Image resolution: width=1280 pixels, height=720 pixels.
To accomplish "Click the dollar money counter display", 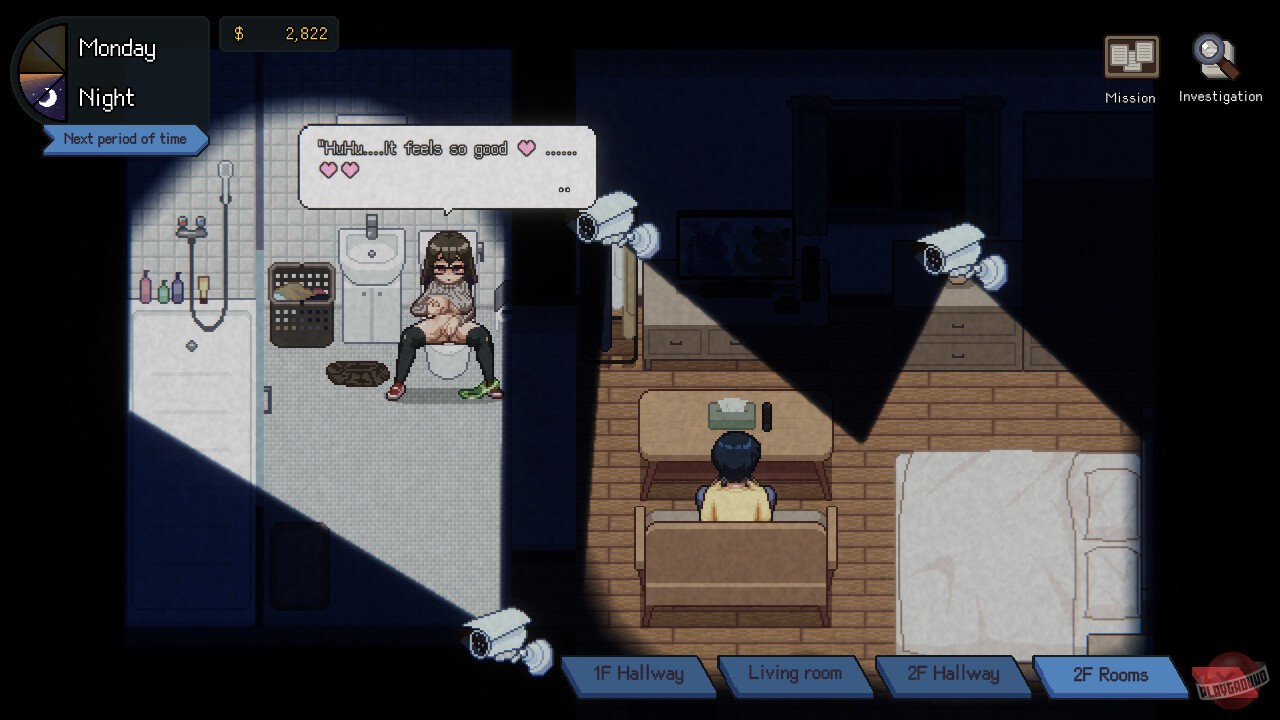I will (x=279, y=33).
